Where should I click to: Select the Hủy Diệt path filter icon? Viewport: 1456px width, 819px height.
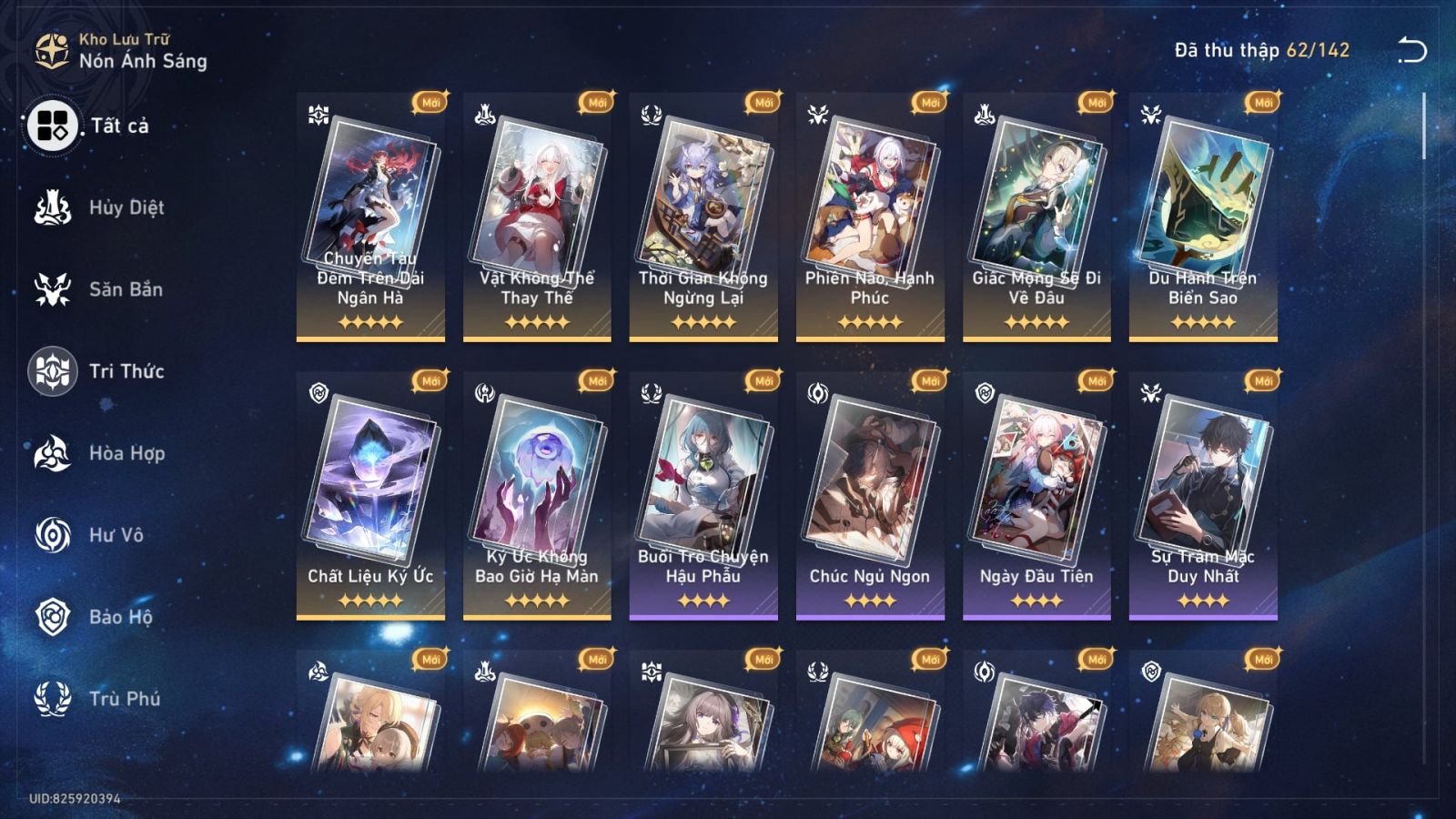tap(53, 207)
